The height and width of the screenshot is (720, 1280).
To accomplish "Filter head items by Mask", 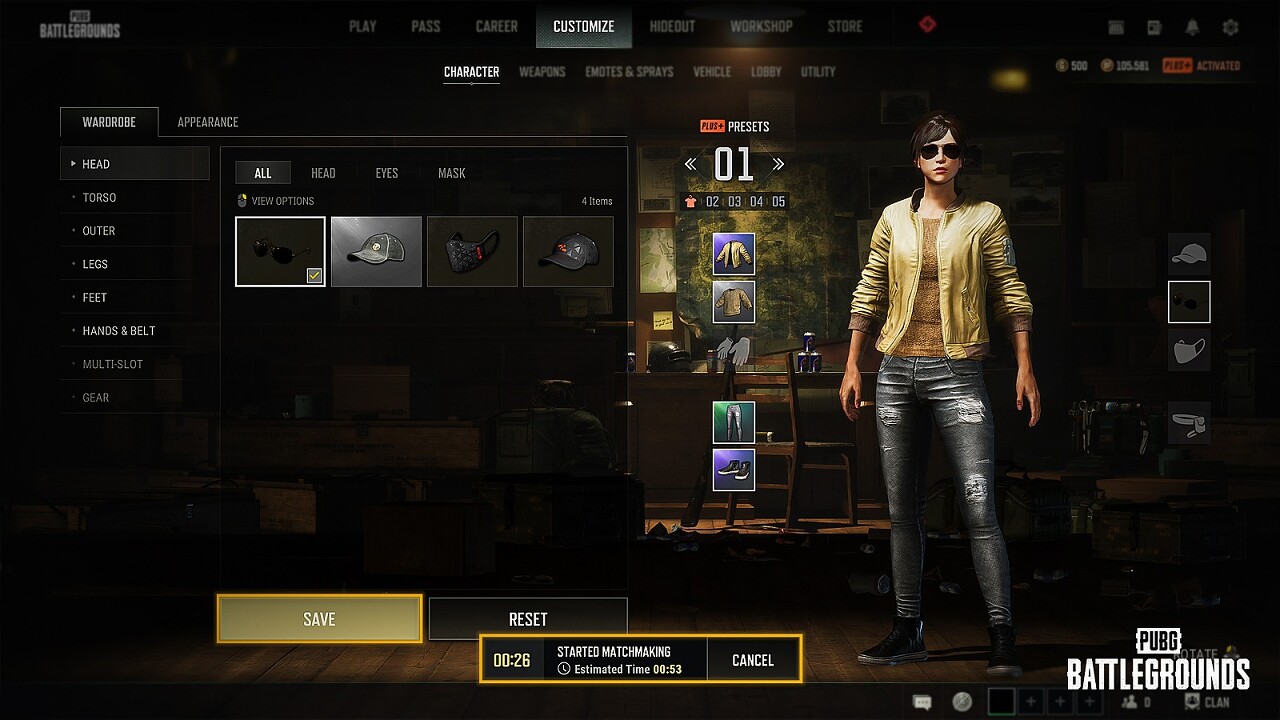I will [451, 173].
